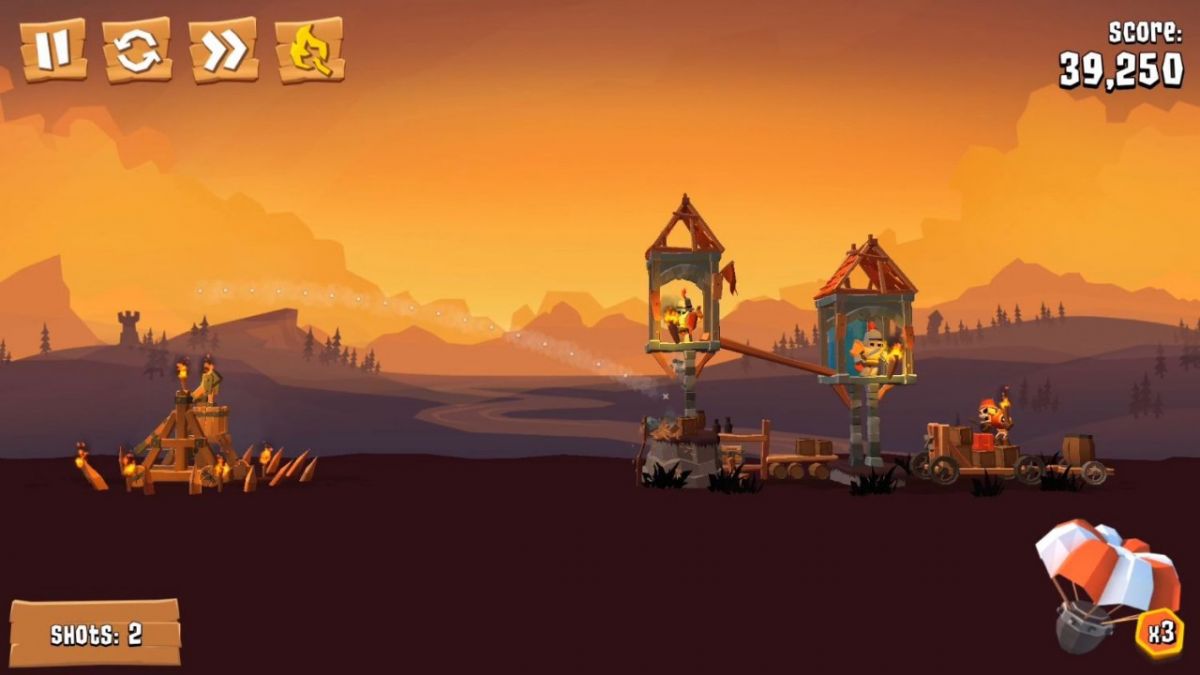Viewport: 1200px width, 675px height.
Task: Activate the fast-forward double arrow button
Action: [x=224, y=50]
